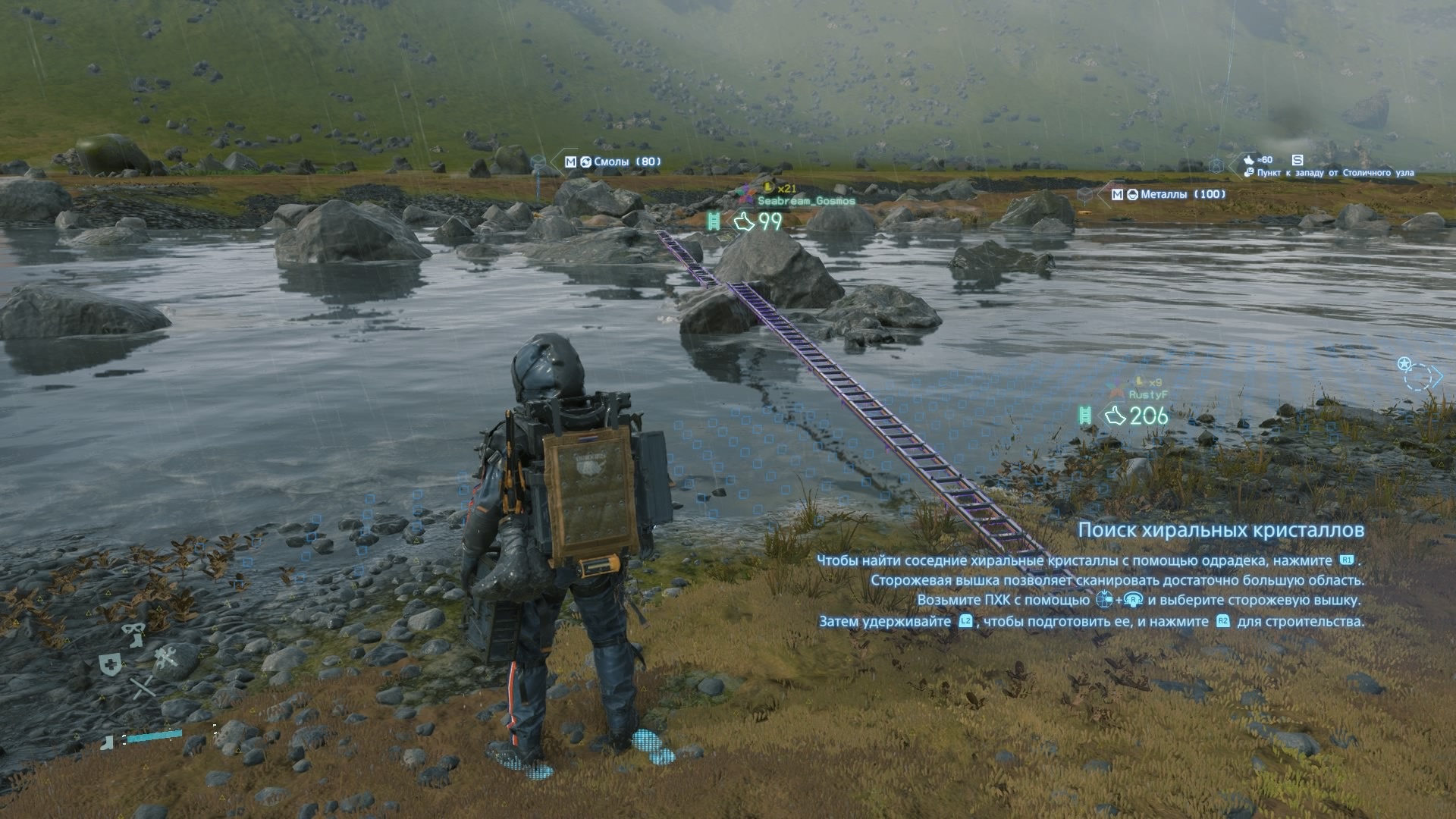Click the R2 button prompt for building
Viewport: 1456px width, 819px height.
coord(1222,622)
